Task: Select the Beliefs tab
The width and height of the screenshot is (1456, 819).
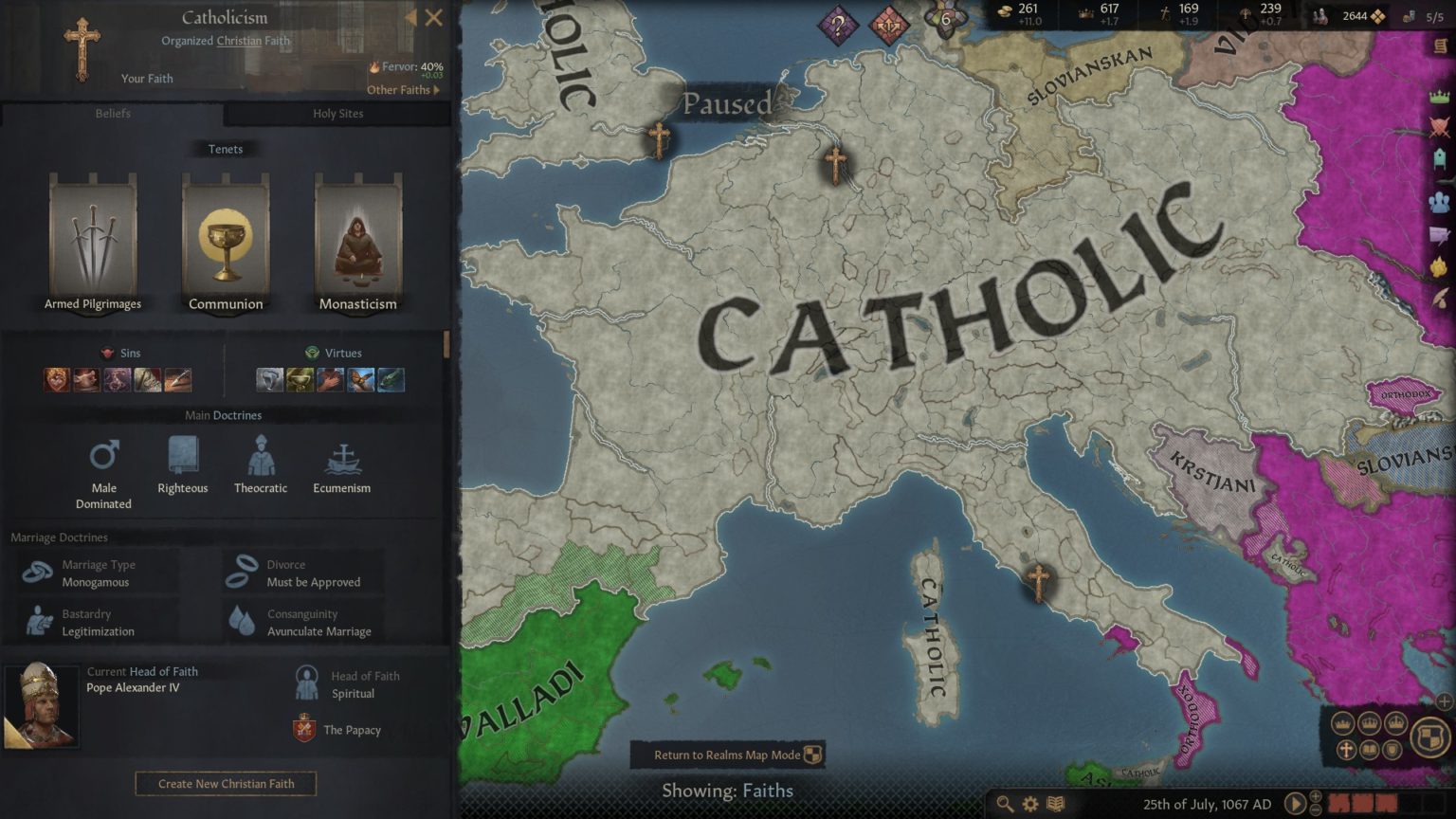Action: click(112, 114)
